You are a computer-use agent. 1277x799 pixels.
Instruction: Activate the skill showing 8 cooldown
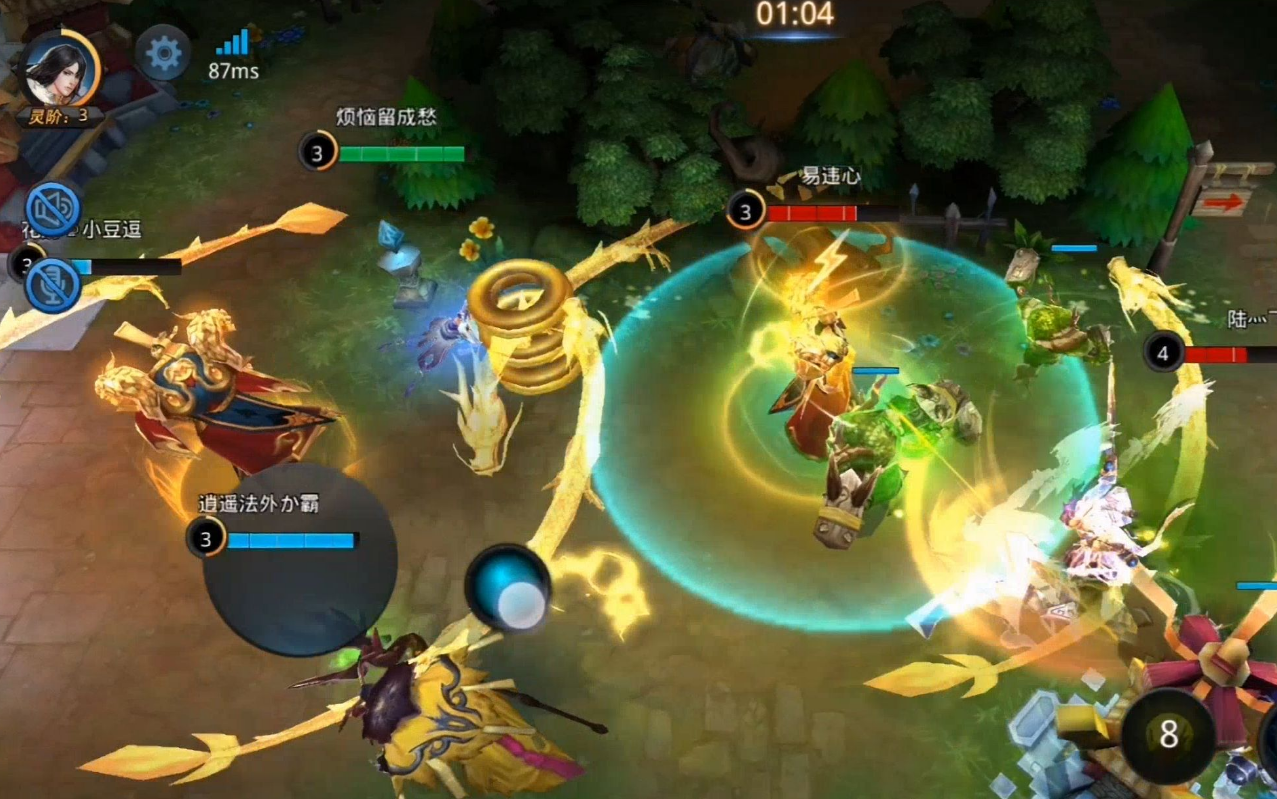click(1167, 736)
